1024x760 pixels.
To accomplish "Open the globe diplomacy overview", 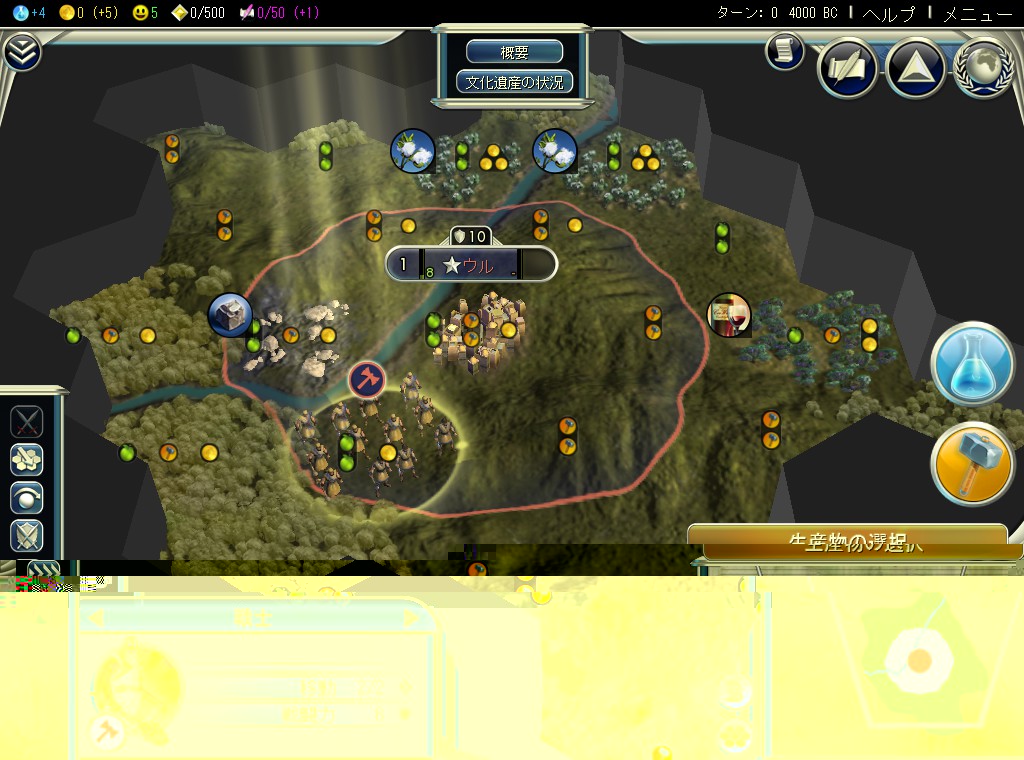I will click(984, 68).
